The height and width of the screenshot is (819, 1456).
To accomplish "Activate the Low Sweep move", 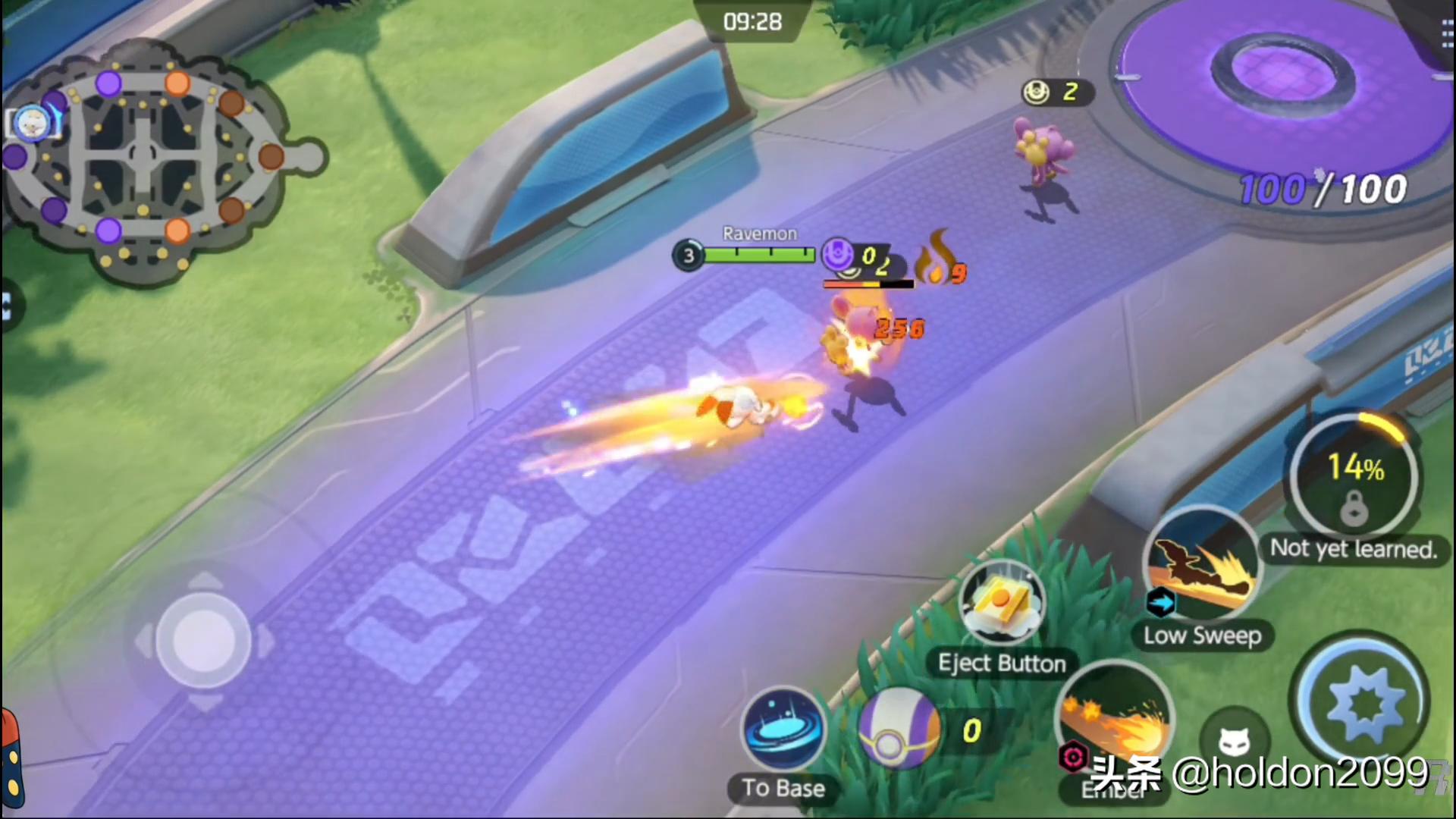I will 1202,565.
